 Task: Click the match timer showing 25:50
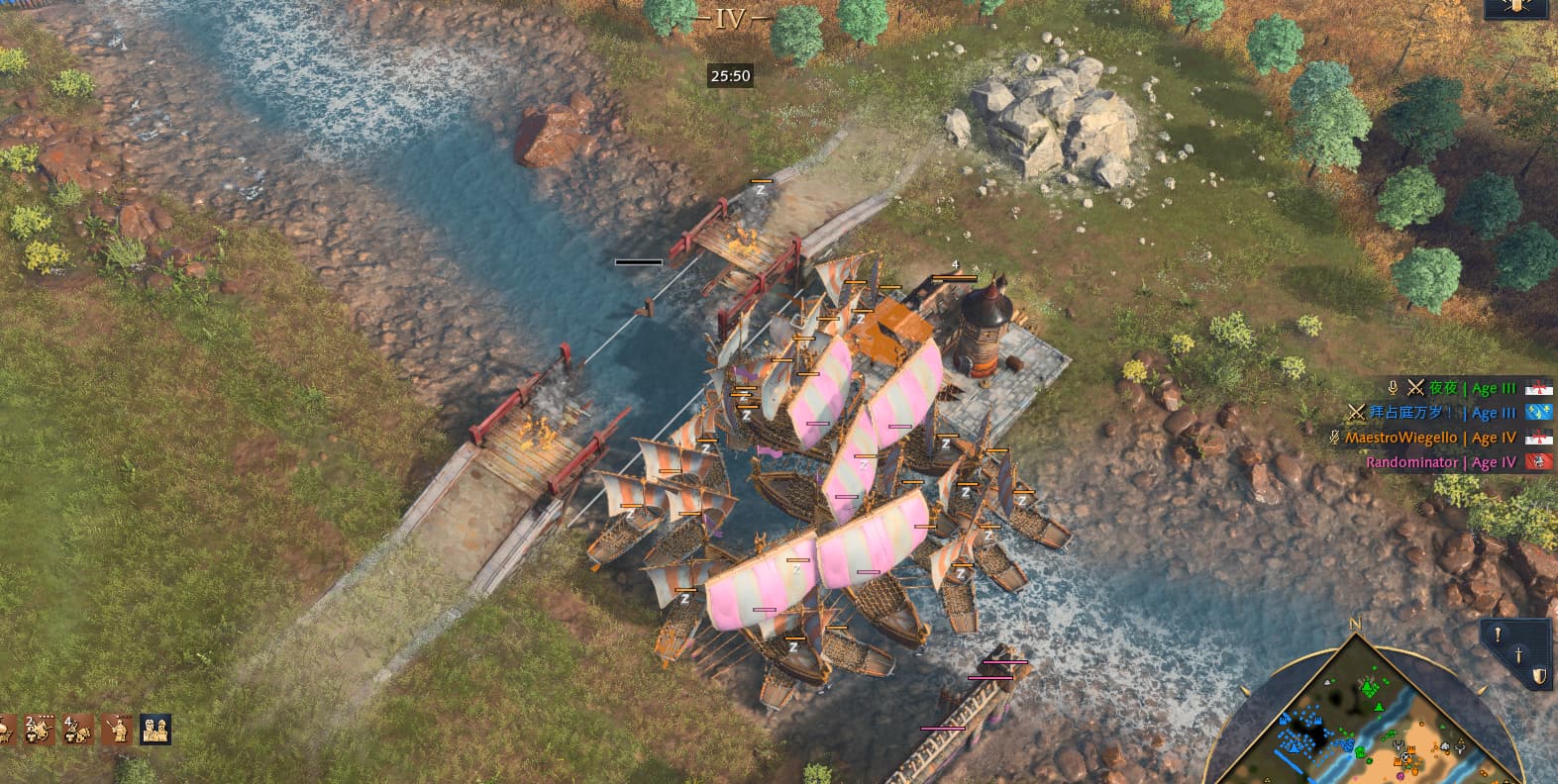coord(730,75)
